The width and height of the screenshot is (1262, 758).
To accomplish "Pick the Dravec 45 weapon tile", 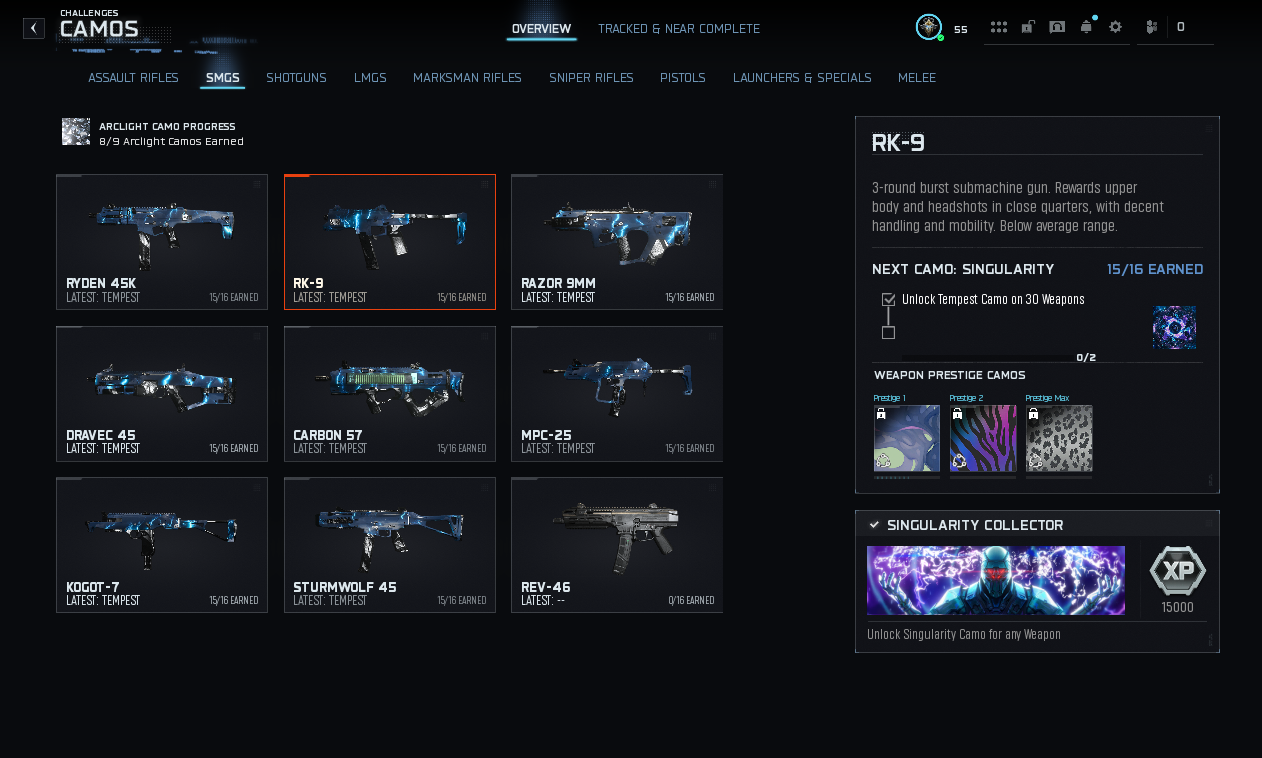I will 162,394.
